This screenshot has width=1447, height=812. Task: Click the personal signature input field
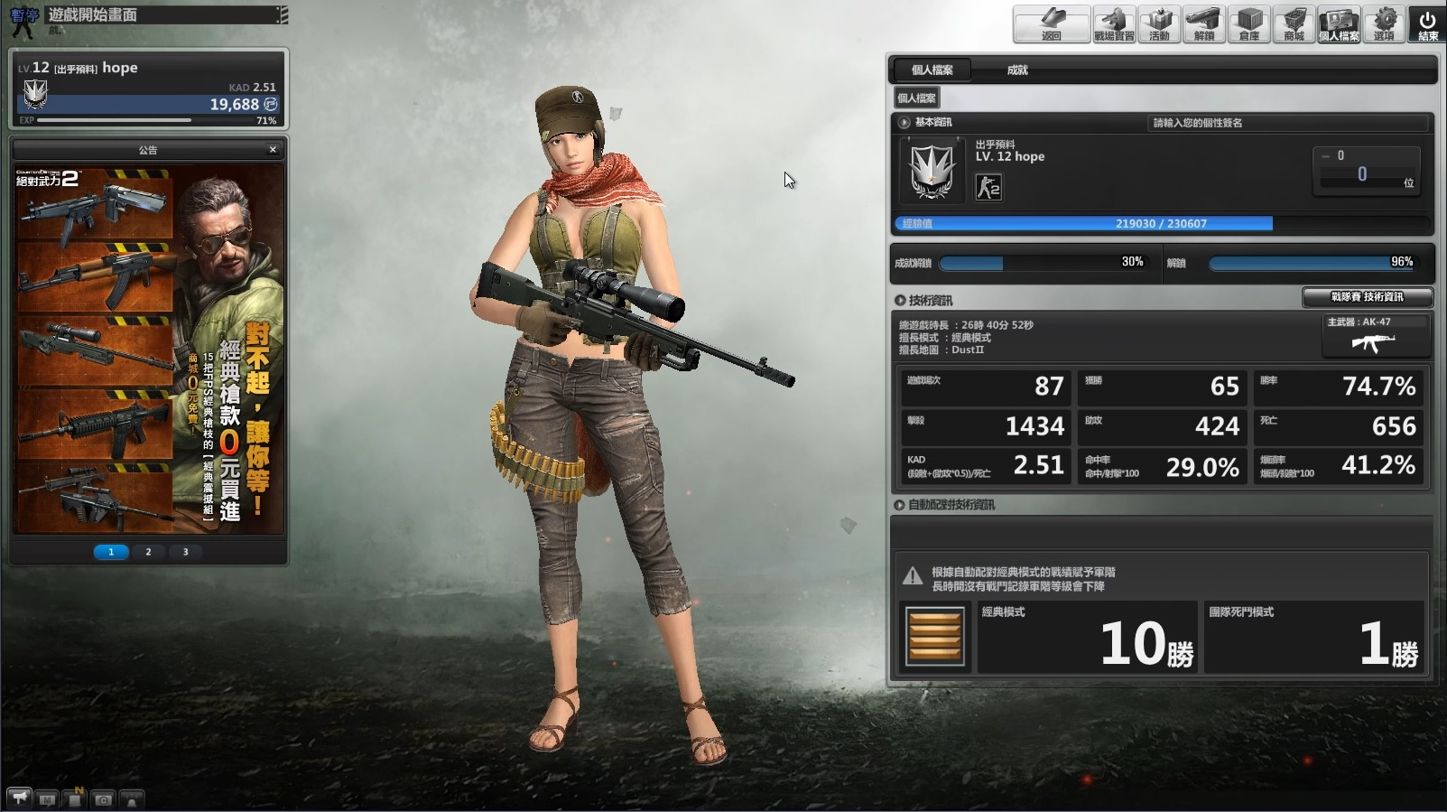coord(1287,123)
